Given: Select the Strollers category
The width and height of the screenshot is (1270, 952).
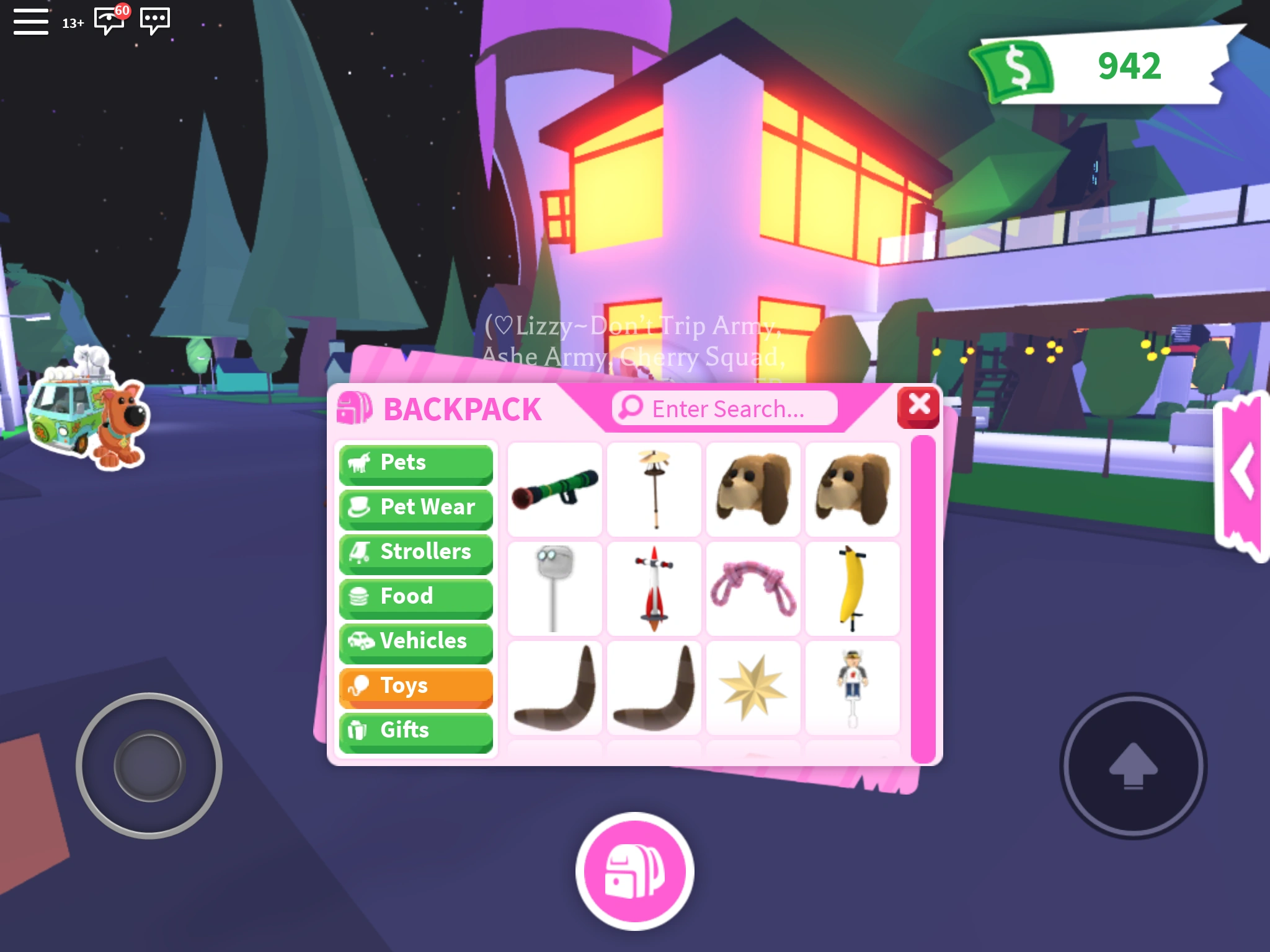Looking at the screenshot, I should [x=415, y=552].
